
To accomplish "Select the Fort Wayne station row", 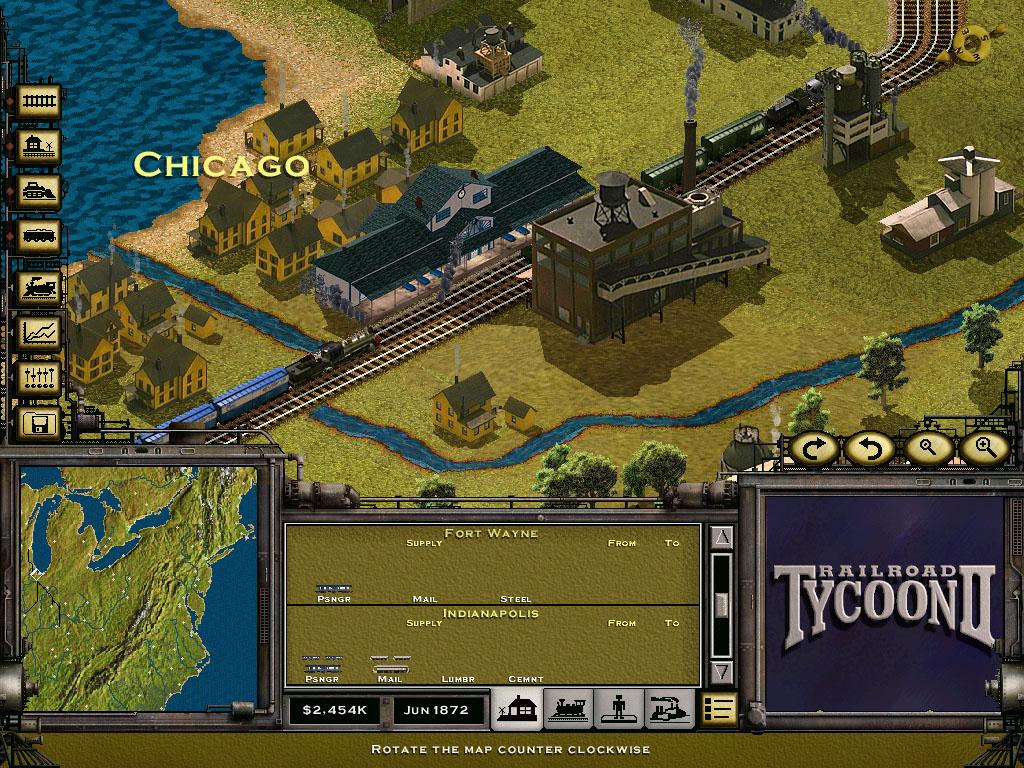I will [x=492, y=565].
